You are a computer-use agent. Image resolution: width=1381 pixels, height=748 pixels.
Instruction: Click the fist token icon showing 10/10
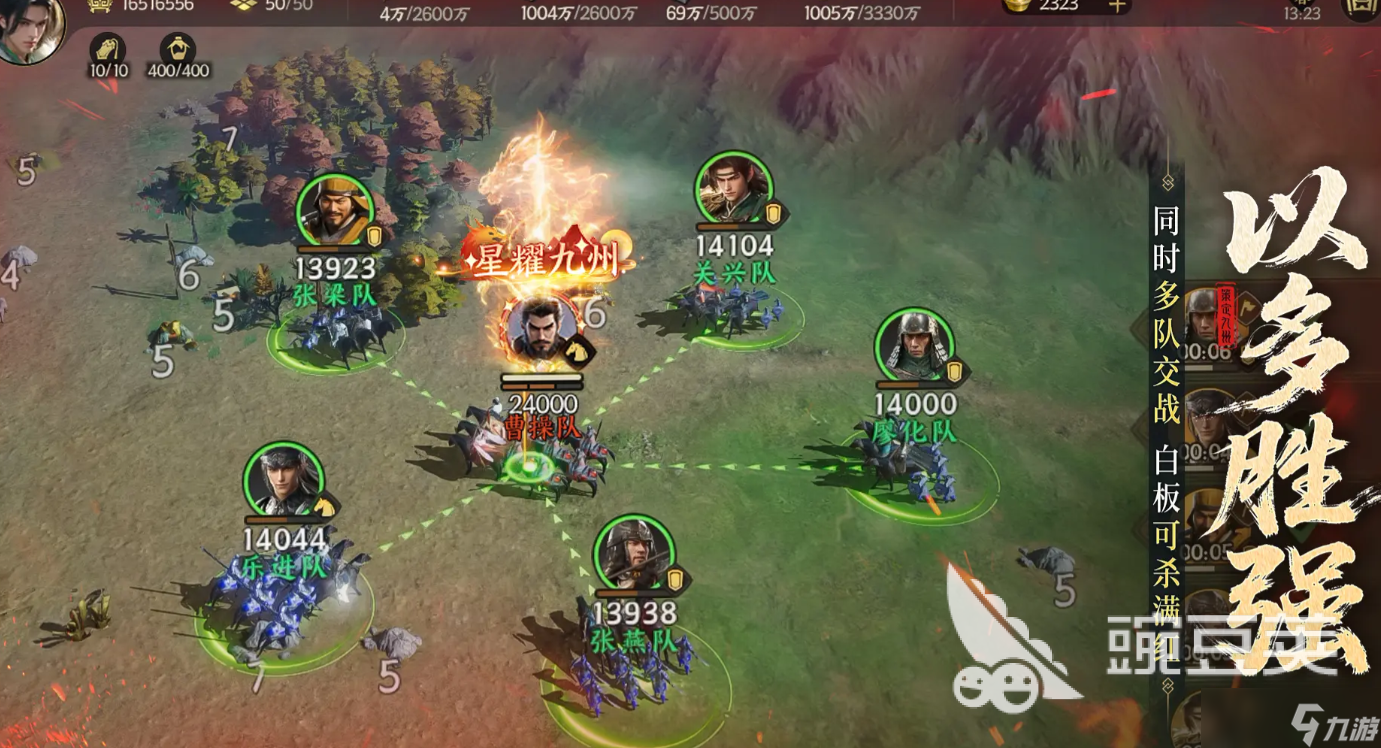(x=108, y=48)
